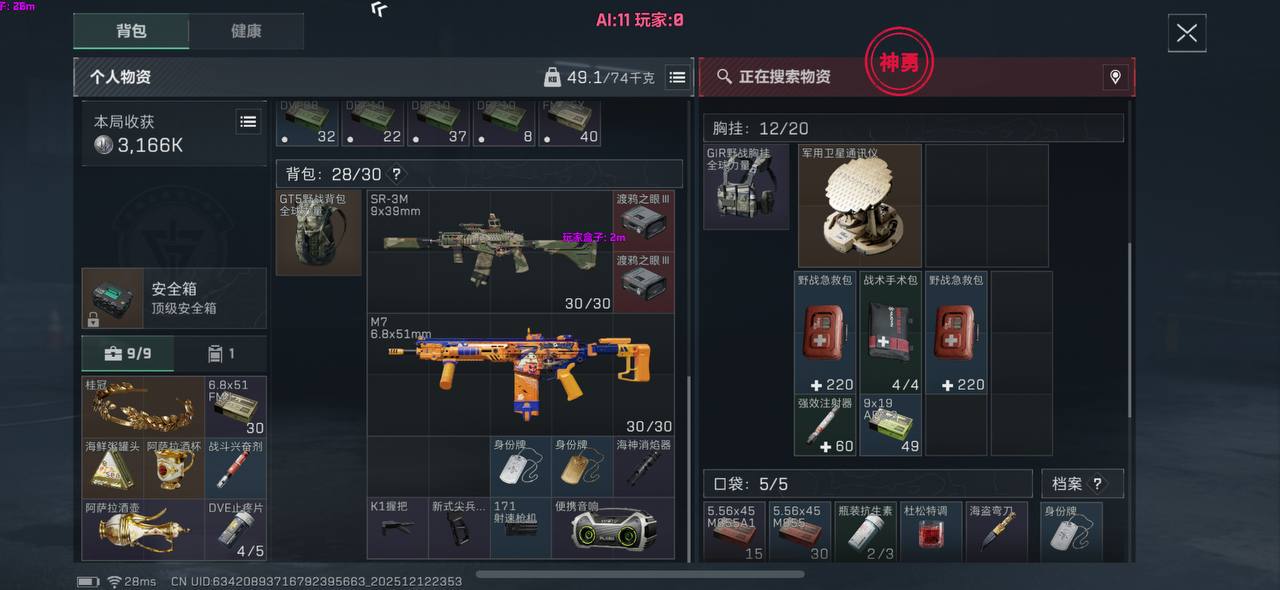The height and width of the screenshot is (590, 1280).
Task: Show the 档案 help info
Action: [1096, 484]
